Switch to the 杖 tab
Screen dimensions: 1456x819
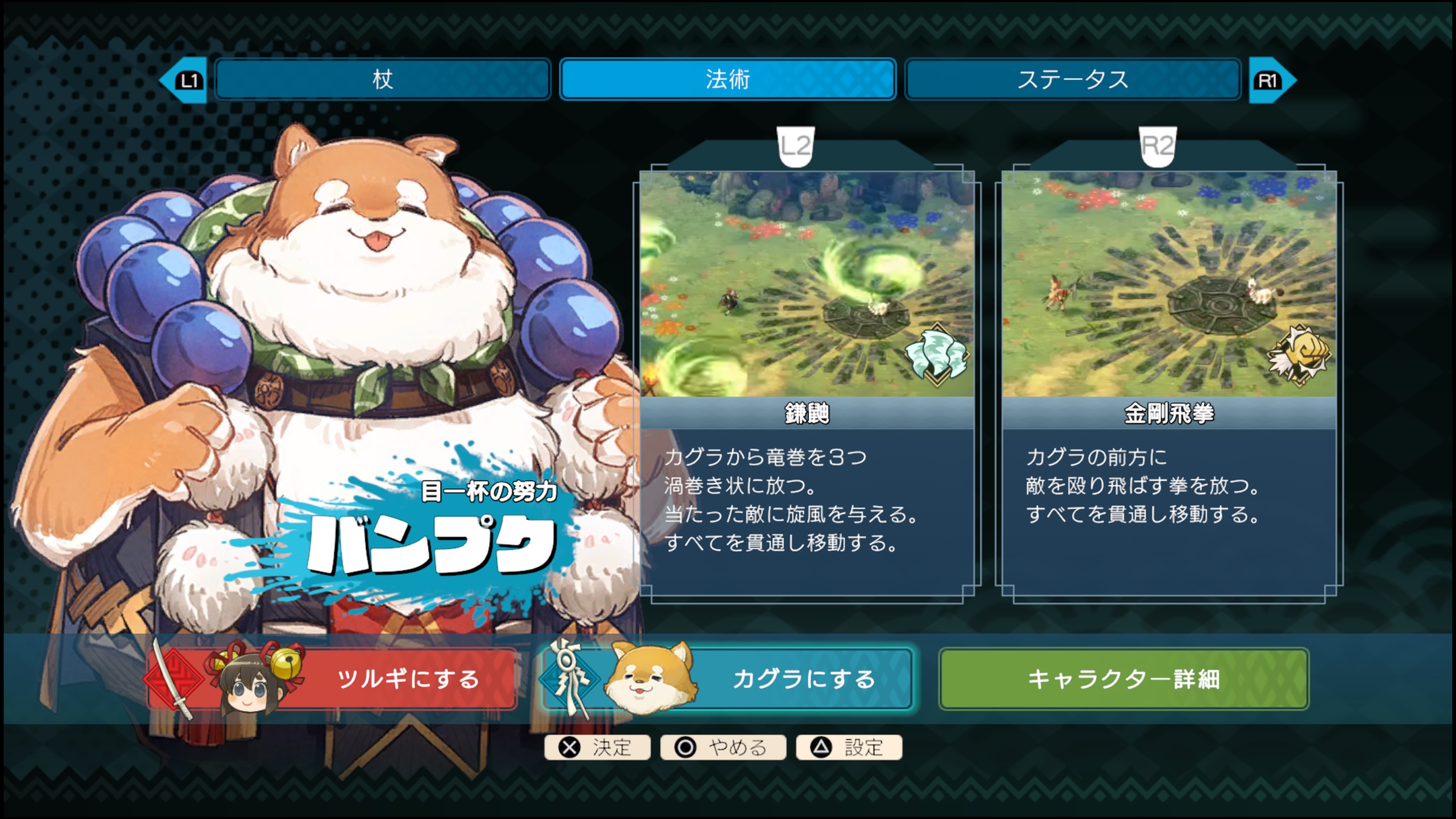[x=383, y=79]
